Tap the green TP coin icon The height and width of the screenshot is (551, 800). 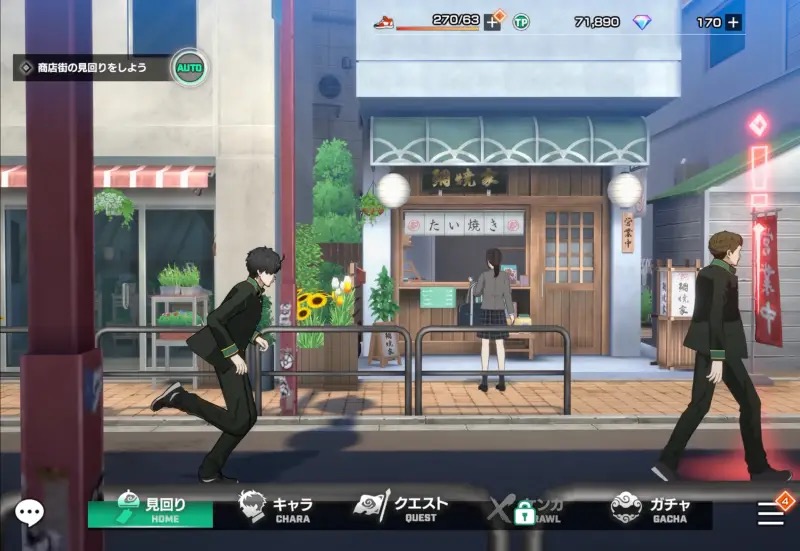[521, 22]
